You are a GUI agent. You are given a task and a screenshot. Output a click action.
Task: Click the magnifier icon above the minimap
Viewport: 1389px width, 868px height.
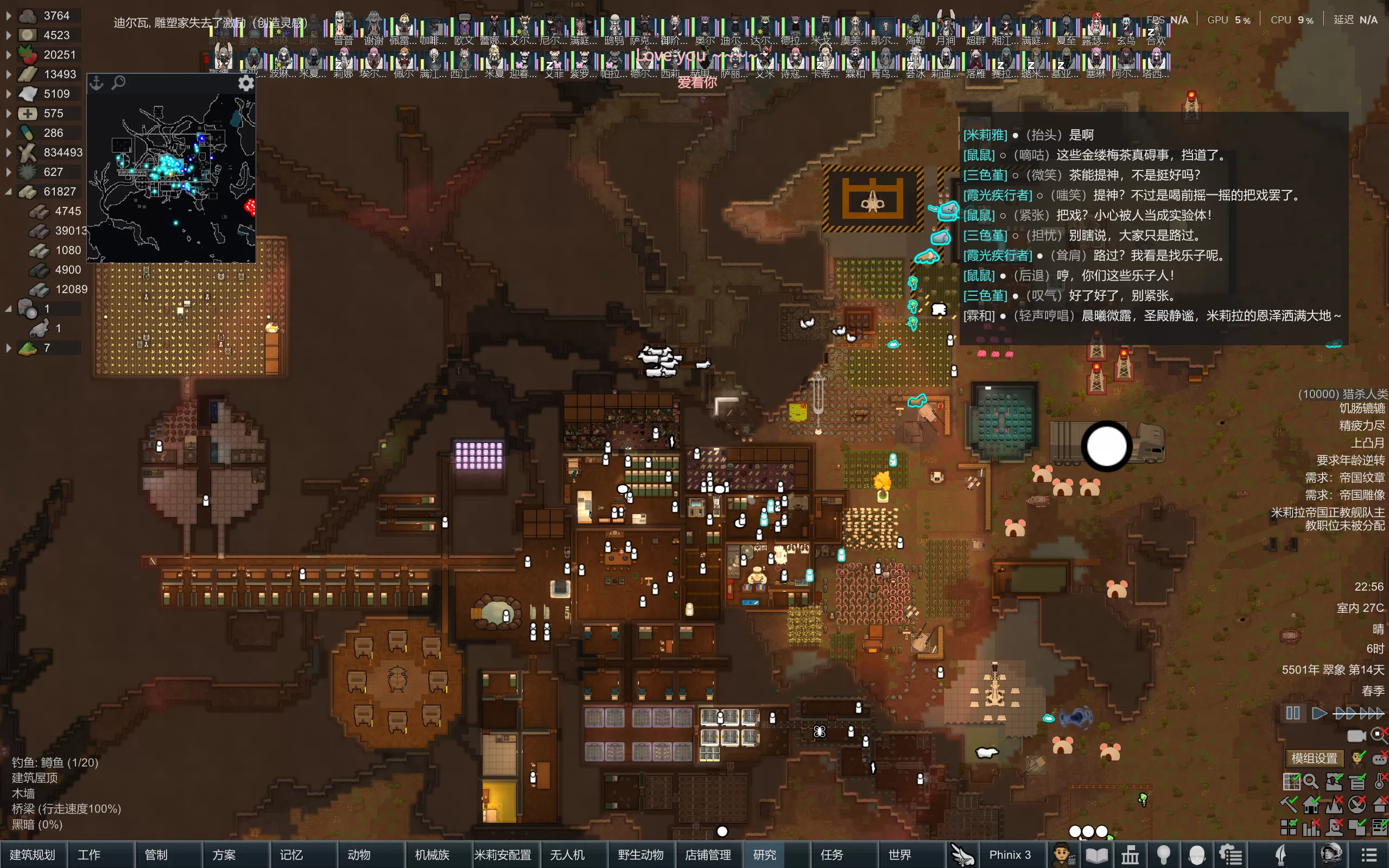click(118, 83)
